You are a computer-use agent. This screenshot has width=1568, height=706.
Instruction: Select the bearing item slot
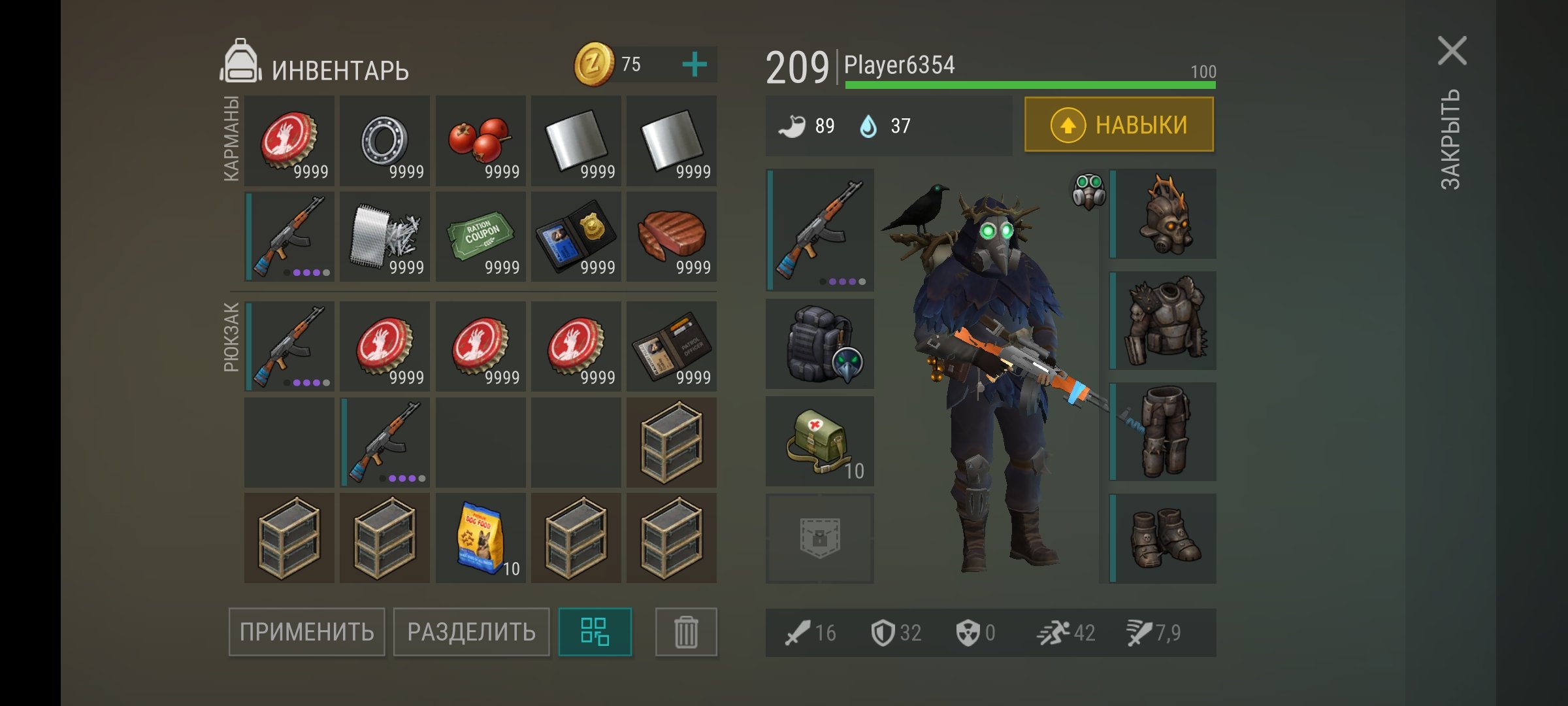click(x=385, y=141)
